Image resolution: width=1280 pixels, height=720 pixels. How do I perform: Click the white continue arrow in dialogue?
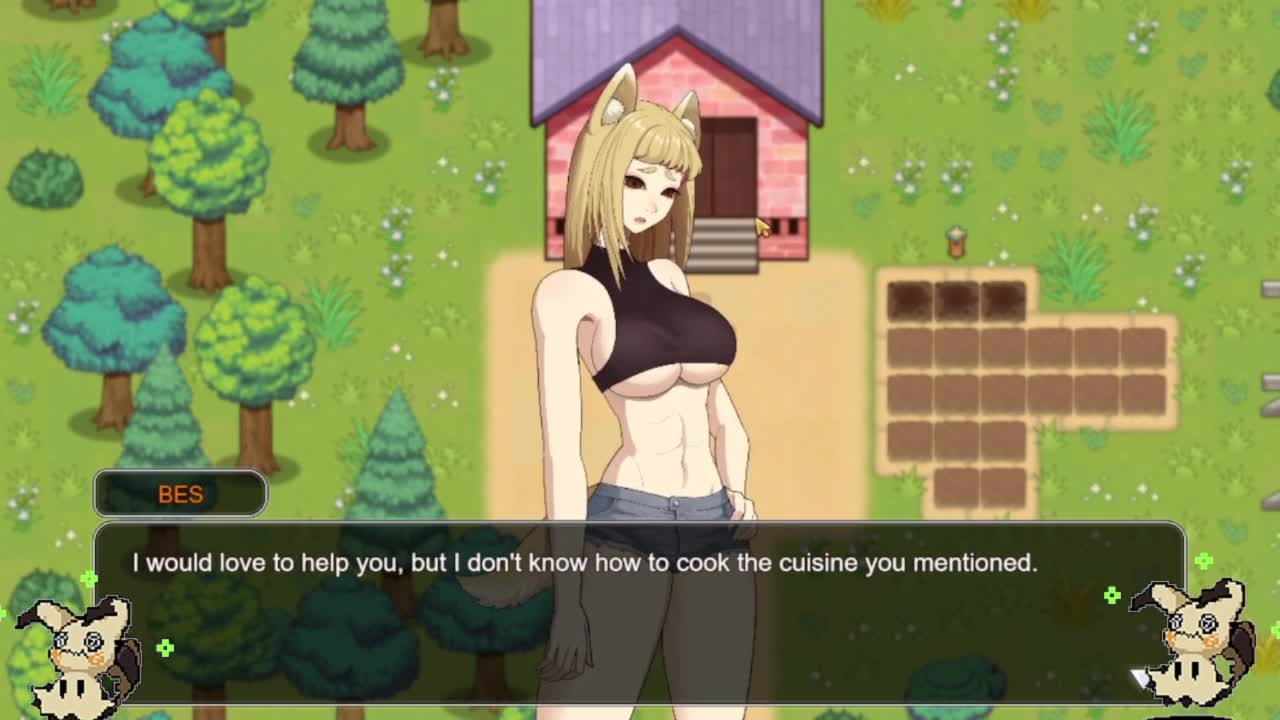[1141, 679]
